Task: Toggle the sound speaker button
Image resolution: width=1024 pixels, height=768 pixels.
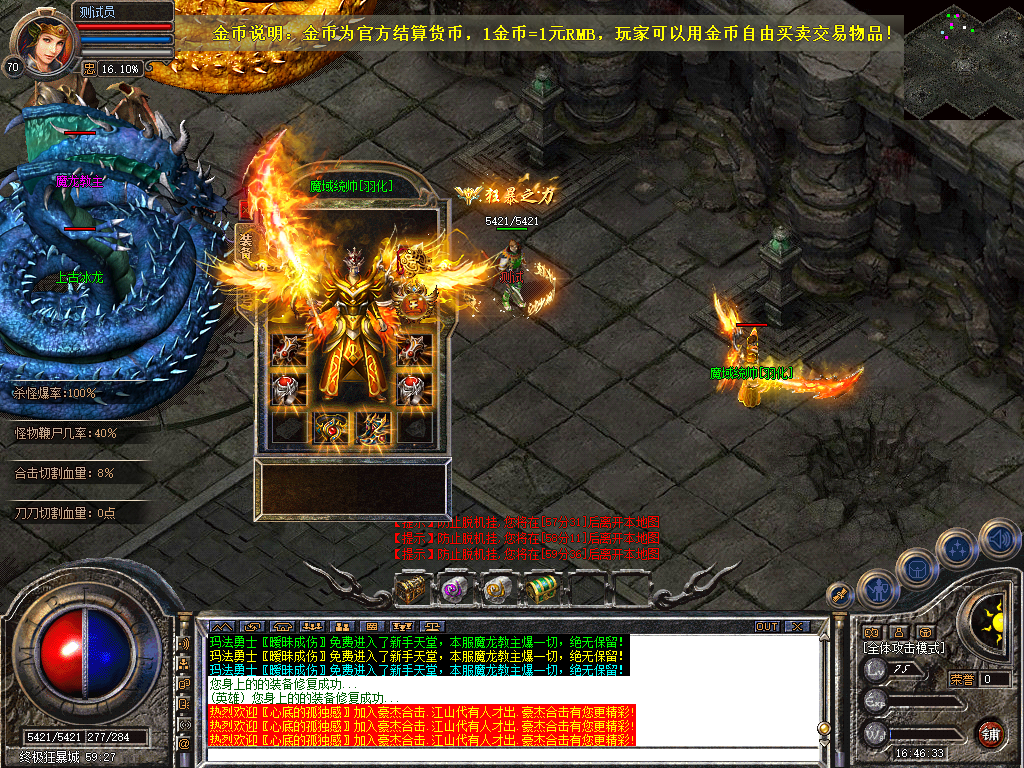Action: (x=999, y=541)
